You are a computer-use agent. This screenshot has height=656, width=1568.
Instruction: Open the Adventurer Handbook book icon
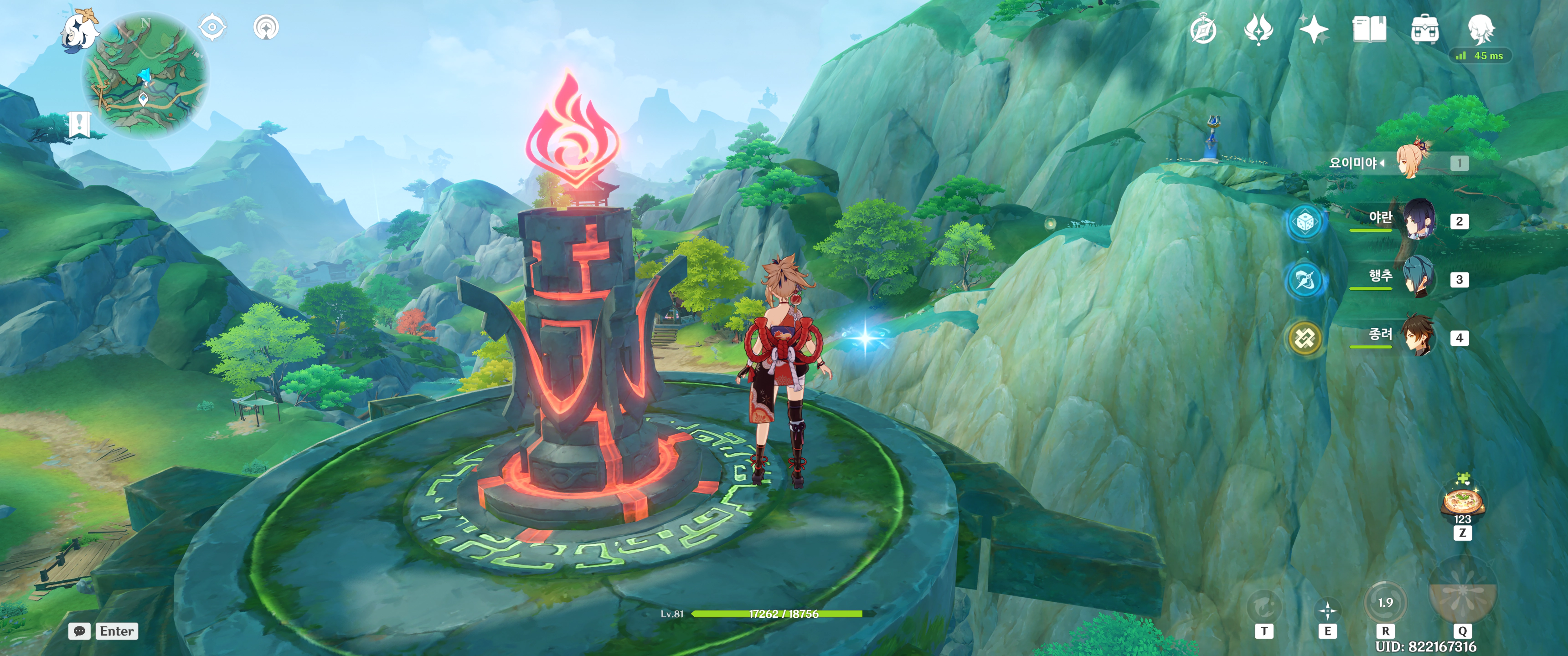click(x=1369, y=29)
